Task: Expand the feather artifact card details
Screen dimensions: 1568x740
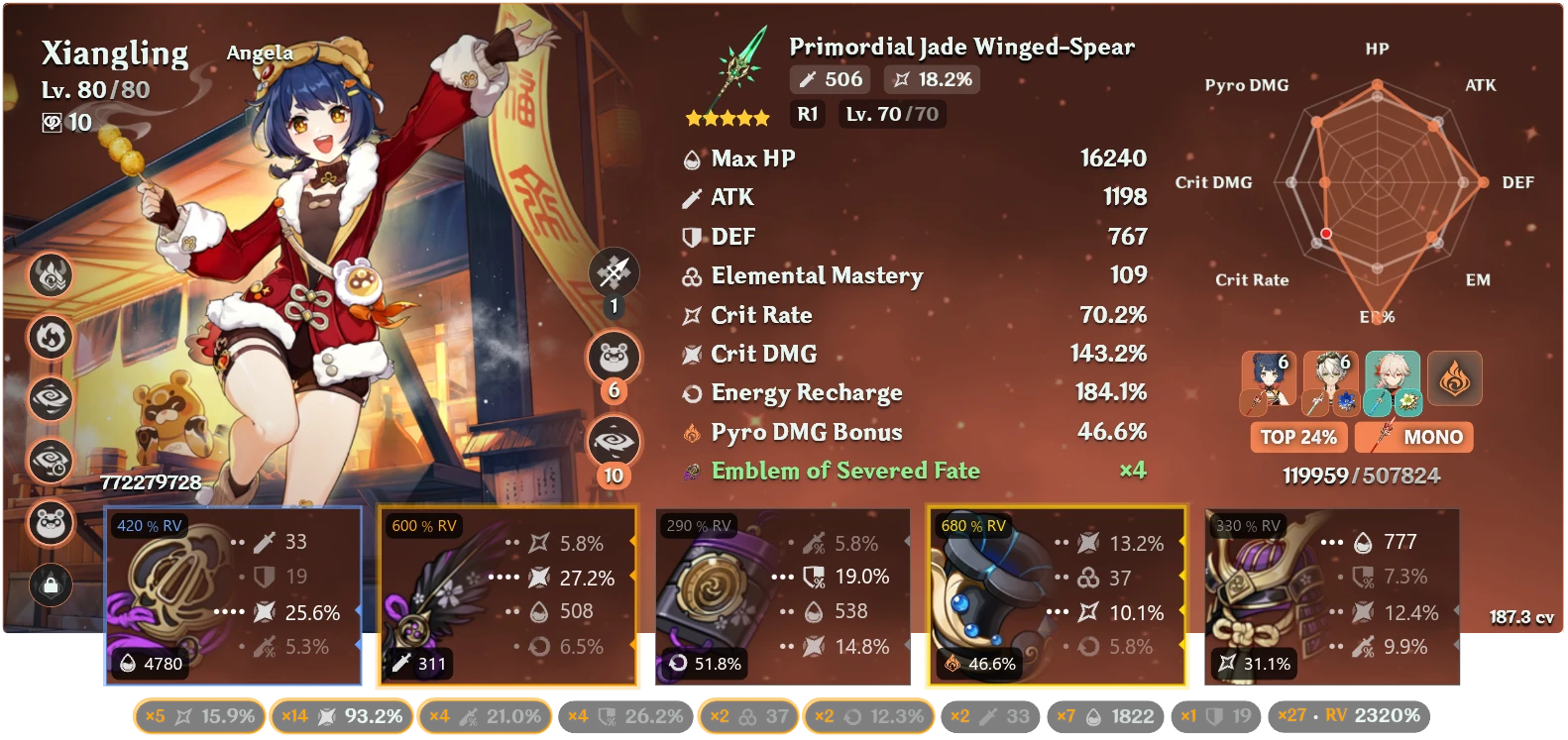Action: (507, 594)
